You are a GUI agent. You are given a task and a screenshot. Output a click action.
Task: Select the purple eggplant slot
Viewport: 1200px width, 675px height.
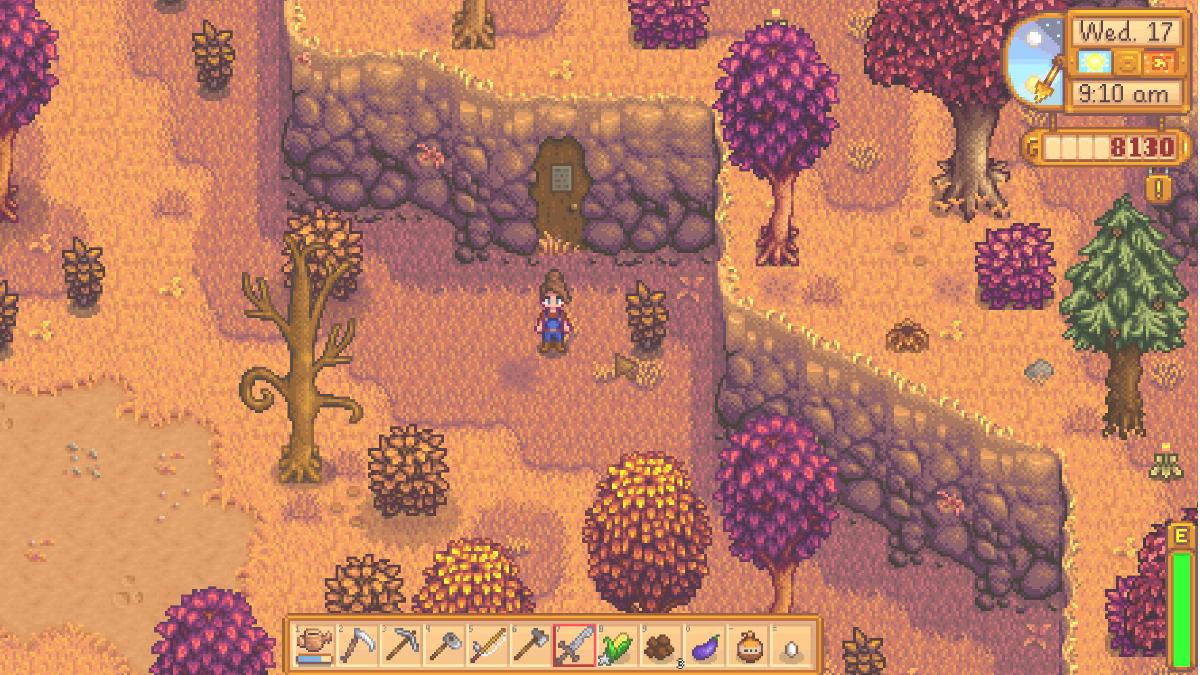point(704,645)
